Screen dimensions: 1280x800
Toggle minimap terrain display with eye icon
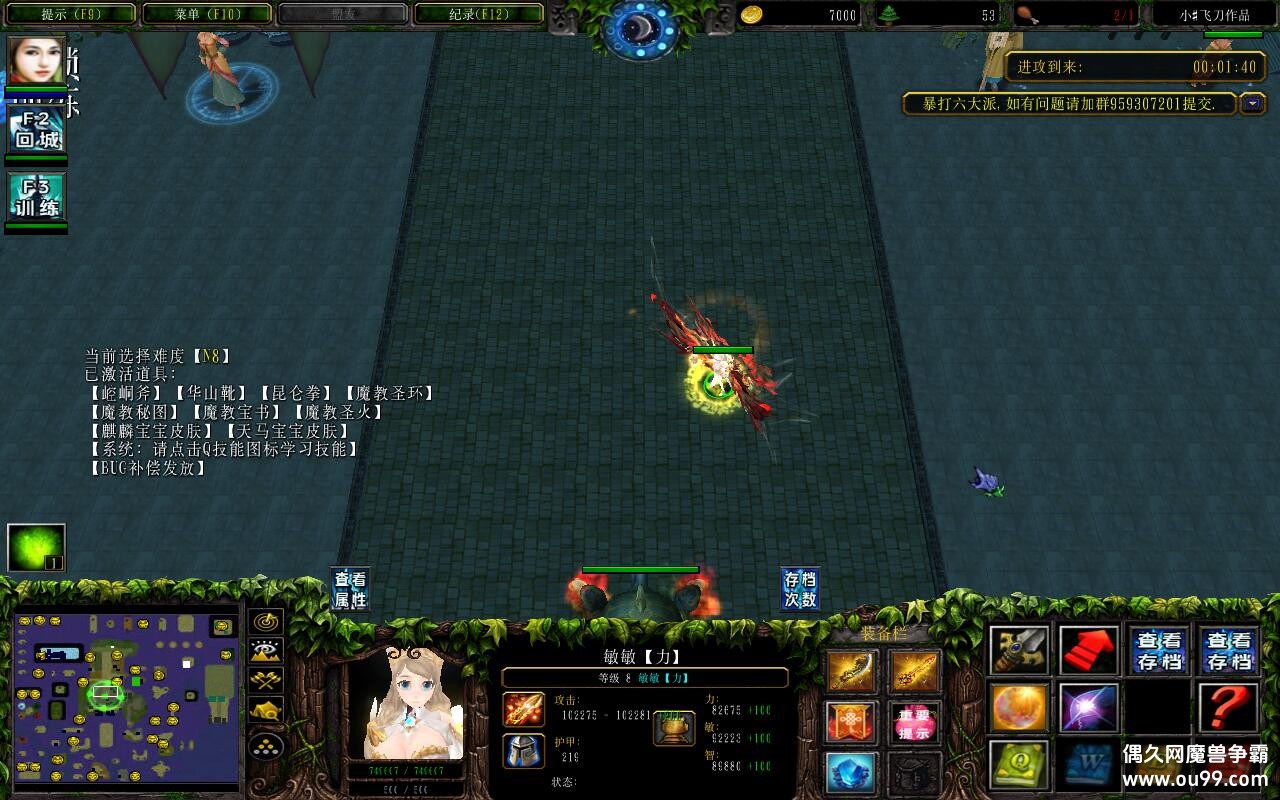point(266,651)
